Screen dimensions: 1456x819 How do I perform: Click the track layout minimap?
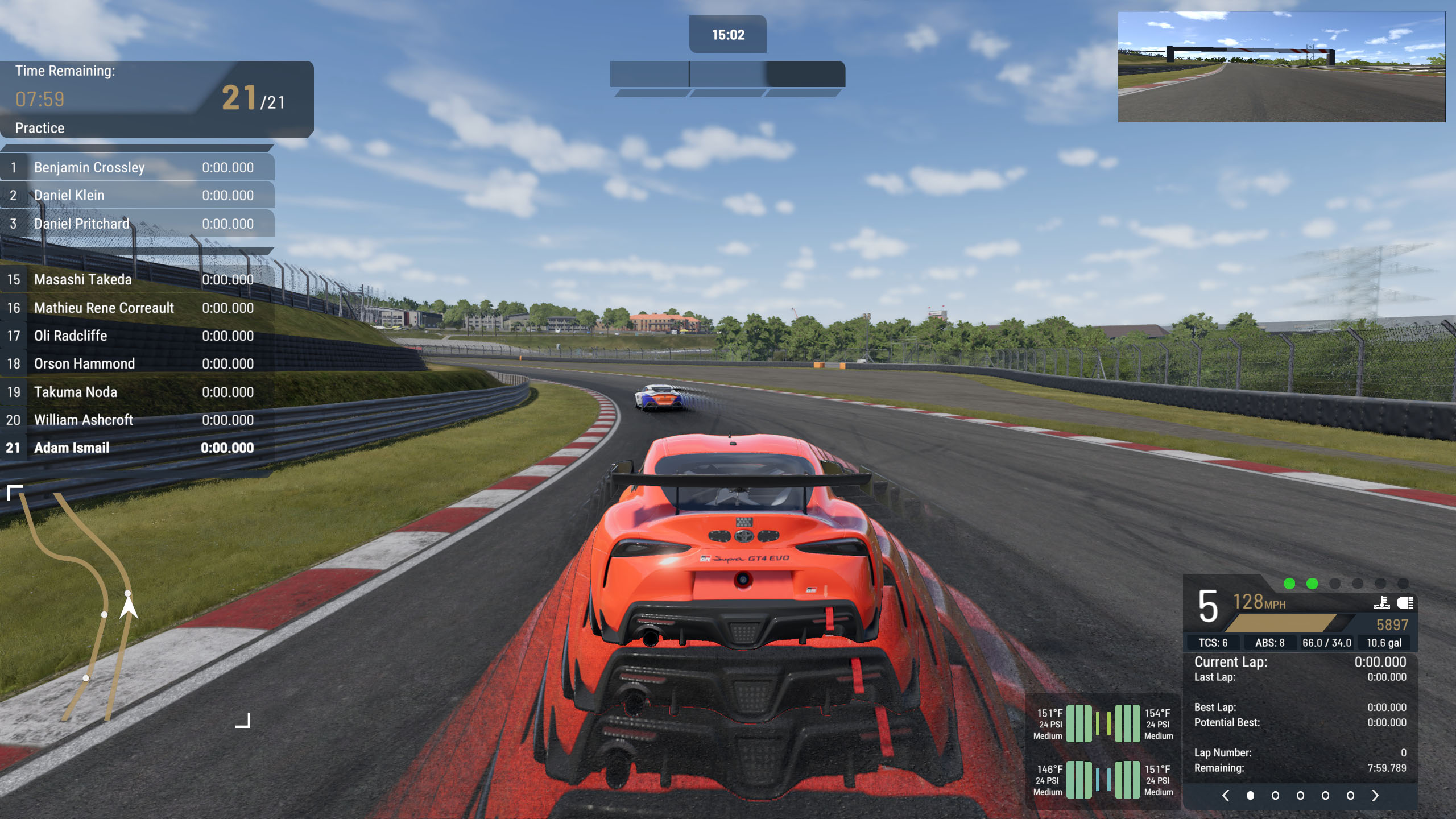pyautogui.click(x=128, y=606)
